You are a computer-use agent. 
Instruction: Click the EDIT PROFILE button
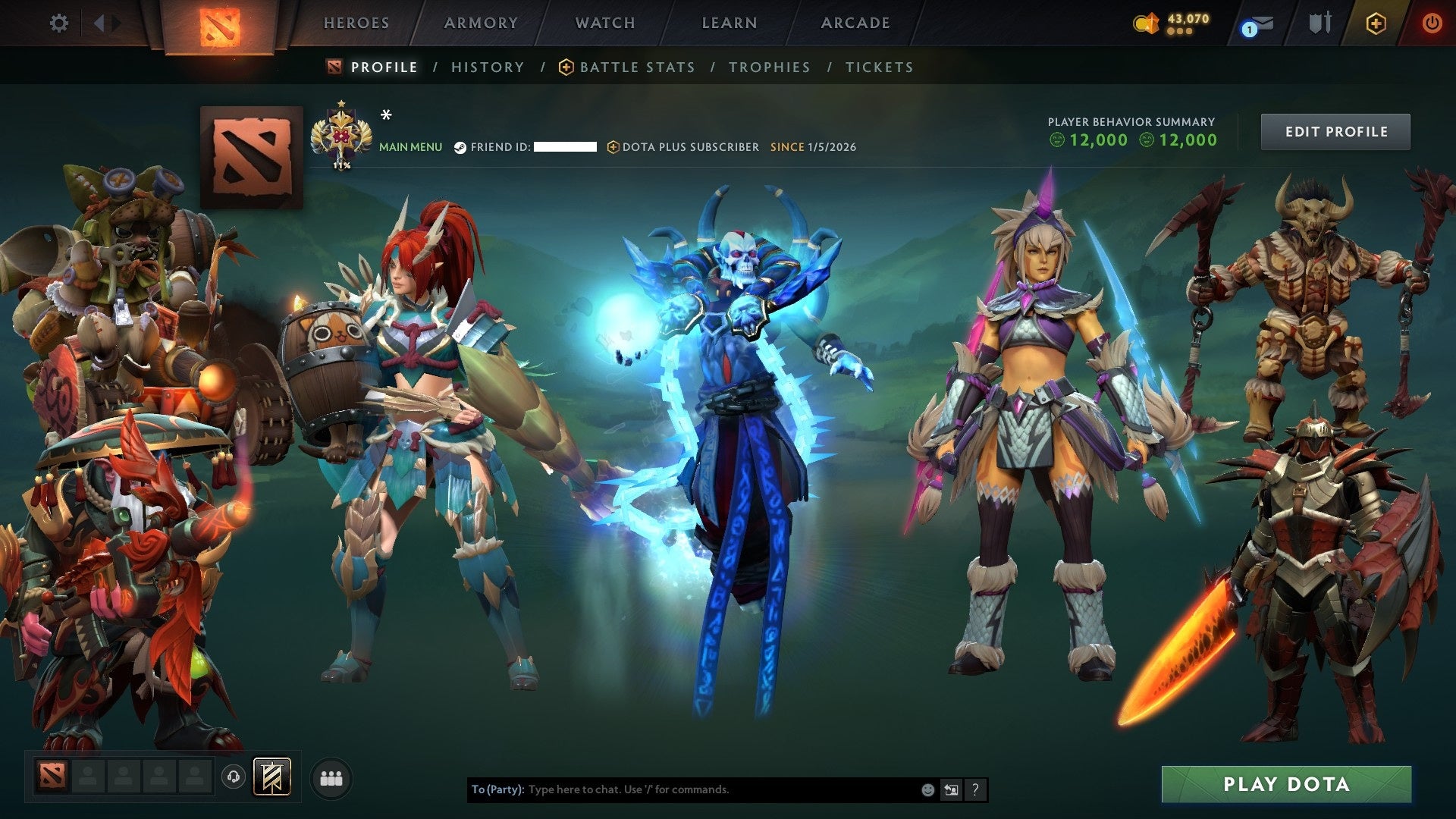1335,131
